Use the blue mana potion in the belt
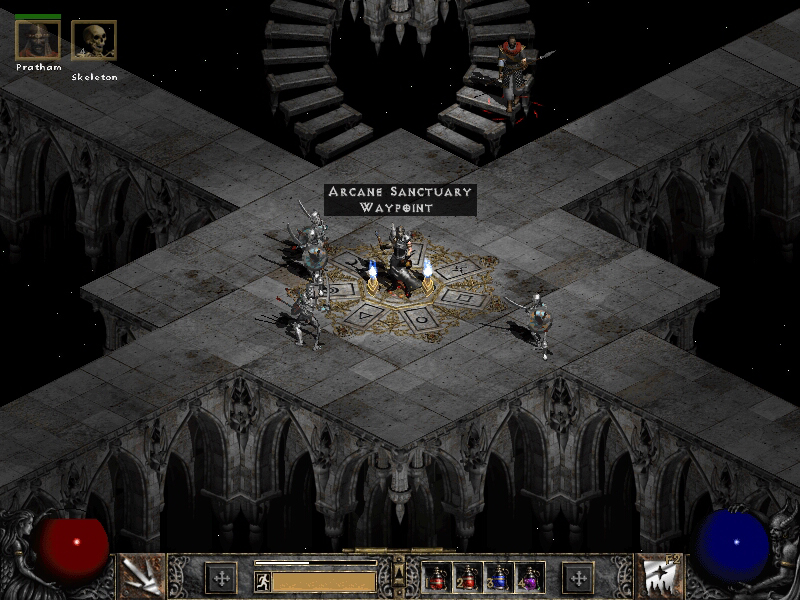800x600 pixels. [500, 577]
